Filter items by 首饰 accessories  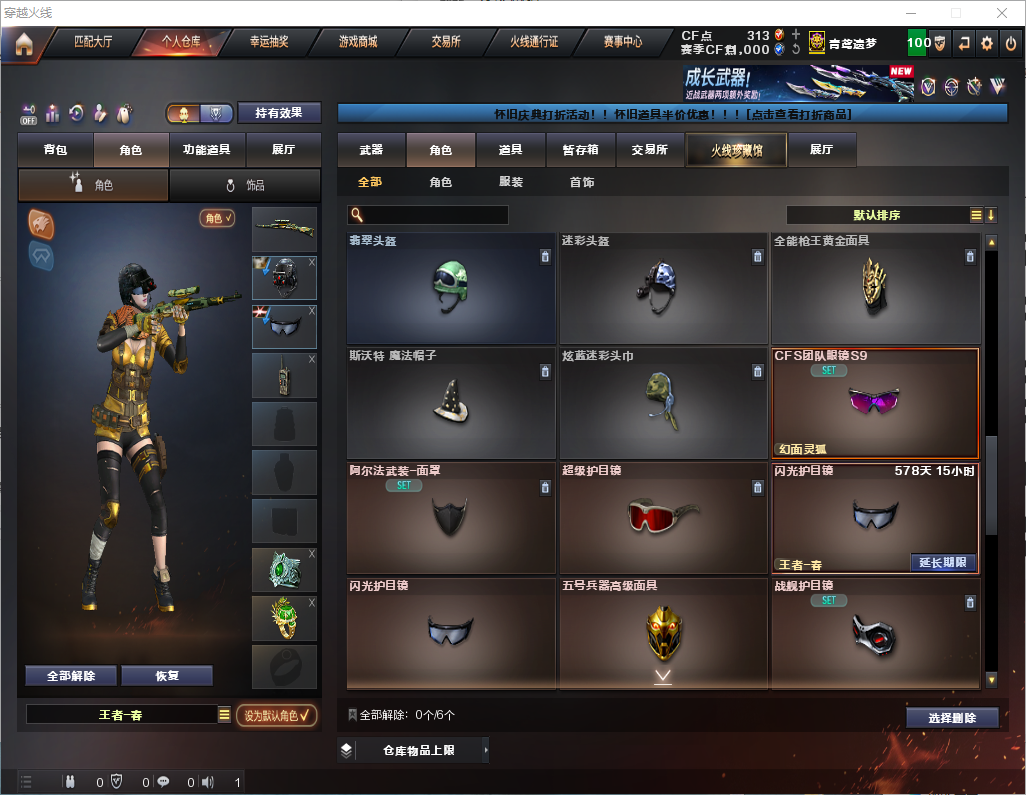pyautogui.click(x=582, y=182)
